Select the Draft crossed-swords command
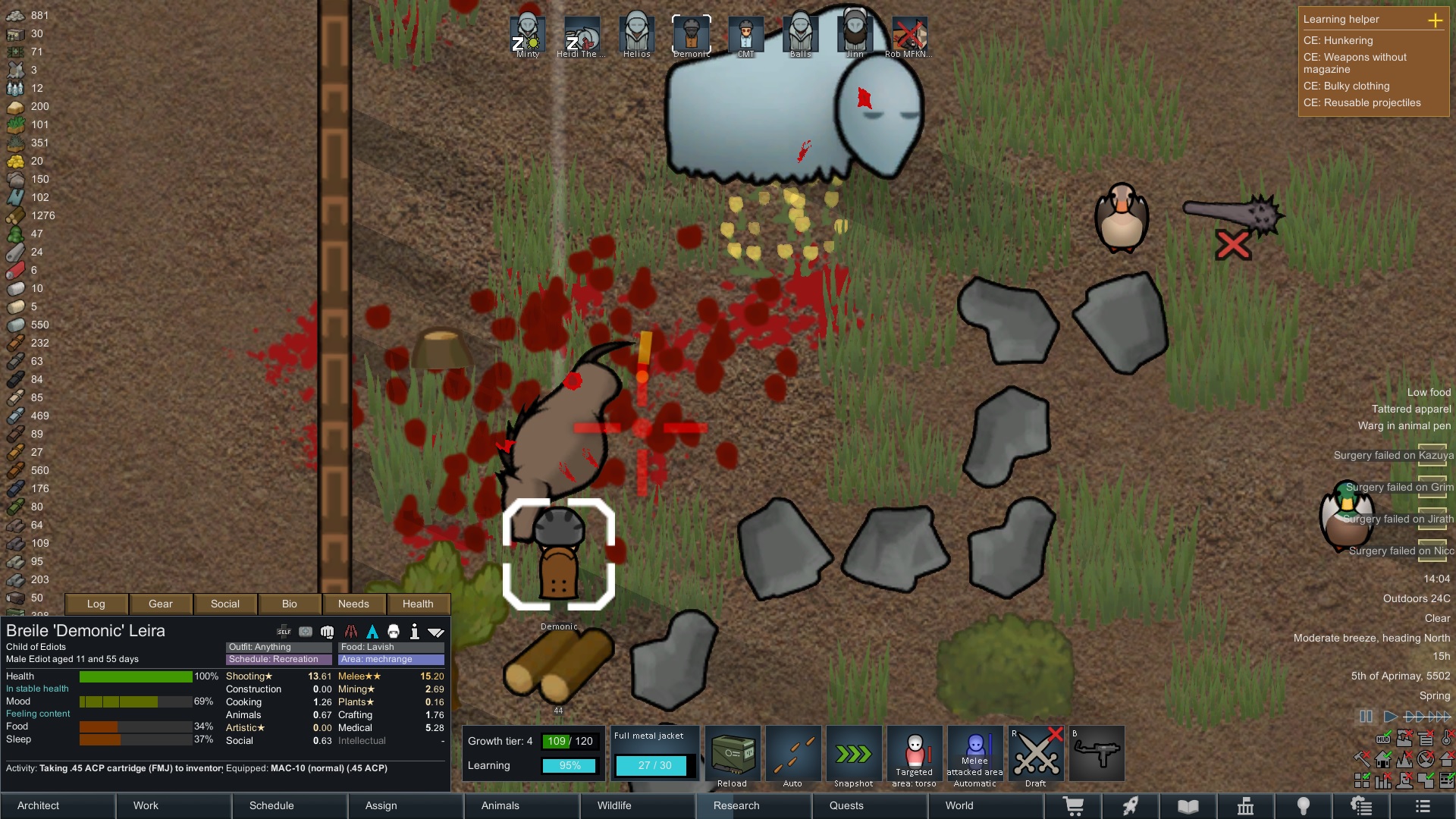1456x819 pixels. (1036, 755)
